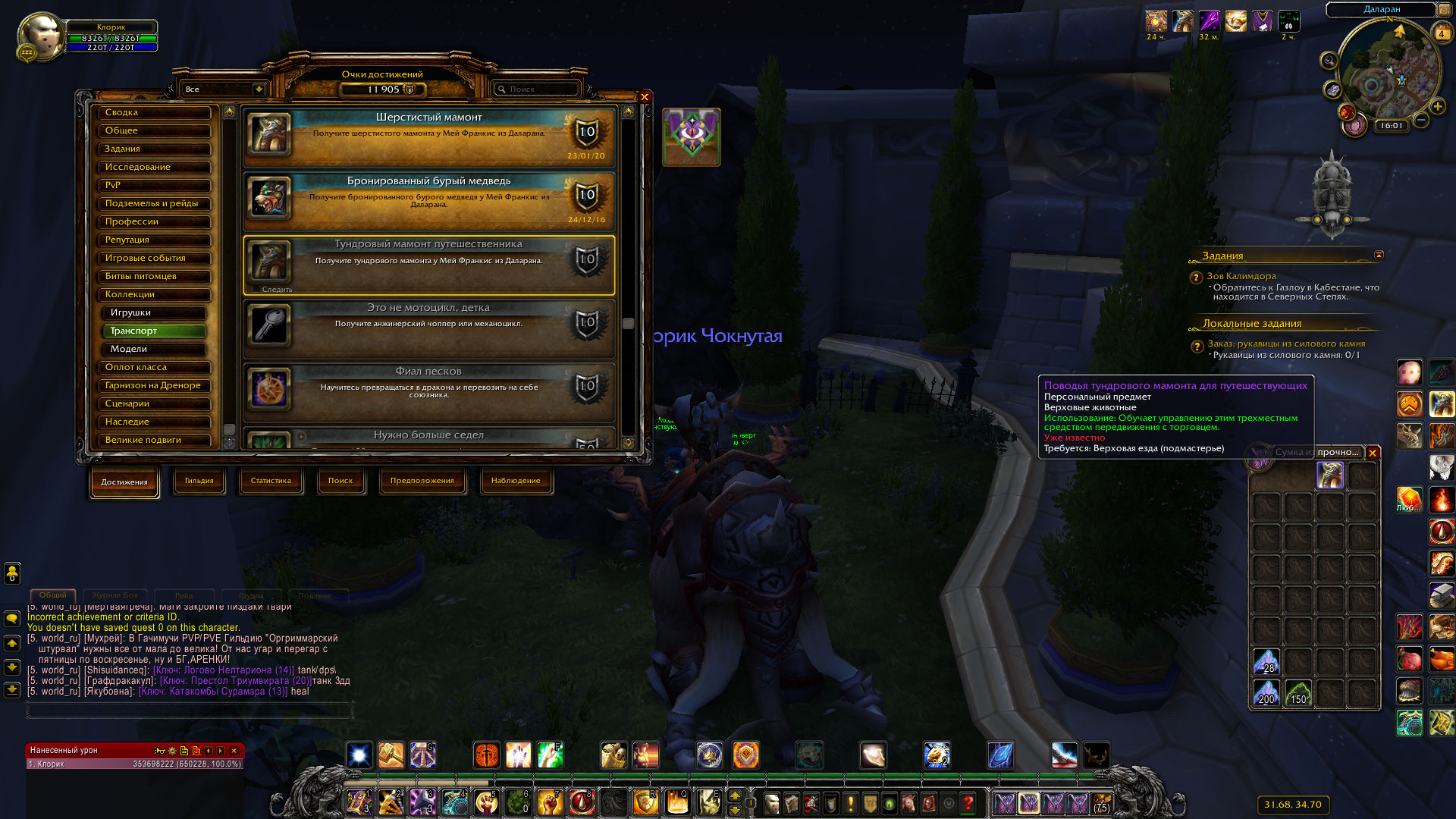Switch to the Статистика tab

(271, 481)
